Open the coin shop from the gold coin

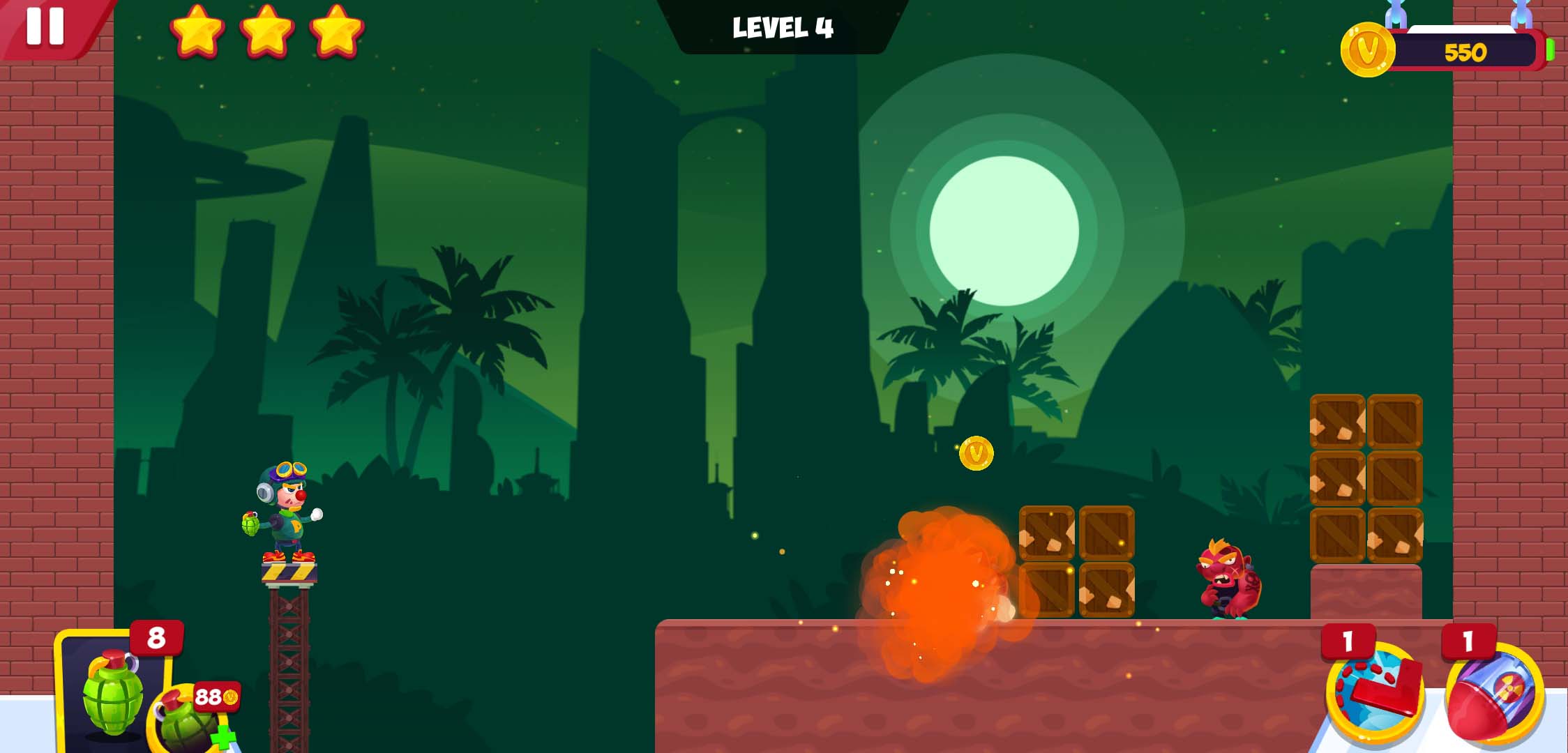point(1367,50)
